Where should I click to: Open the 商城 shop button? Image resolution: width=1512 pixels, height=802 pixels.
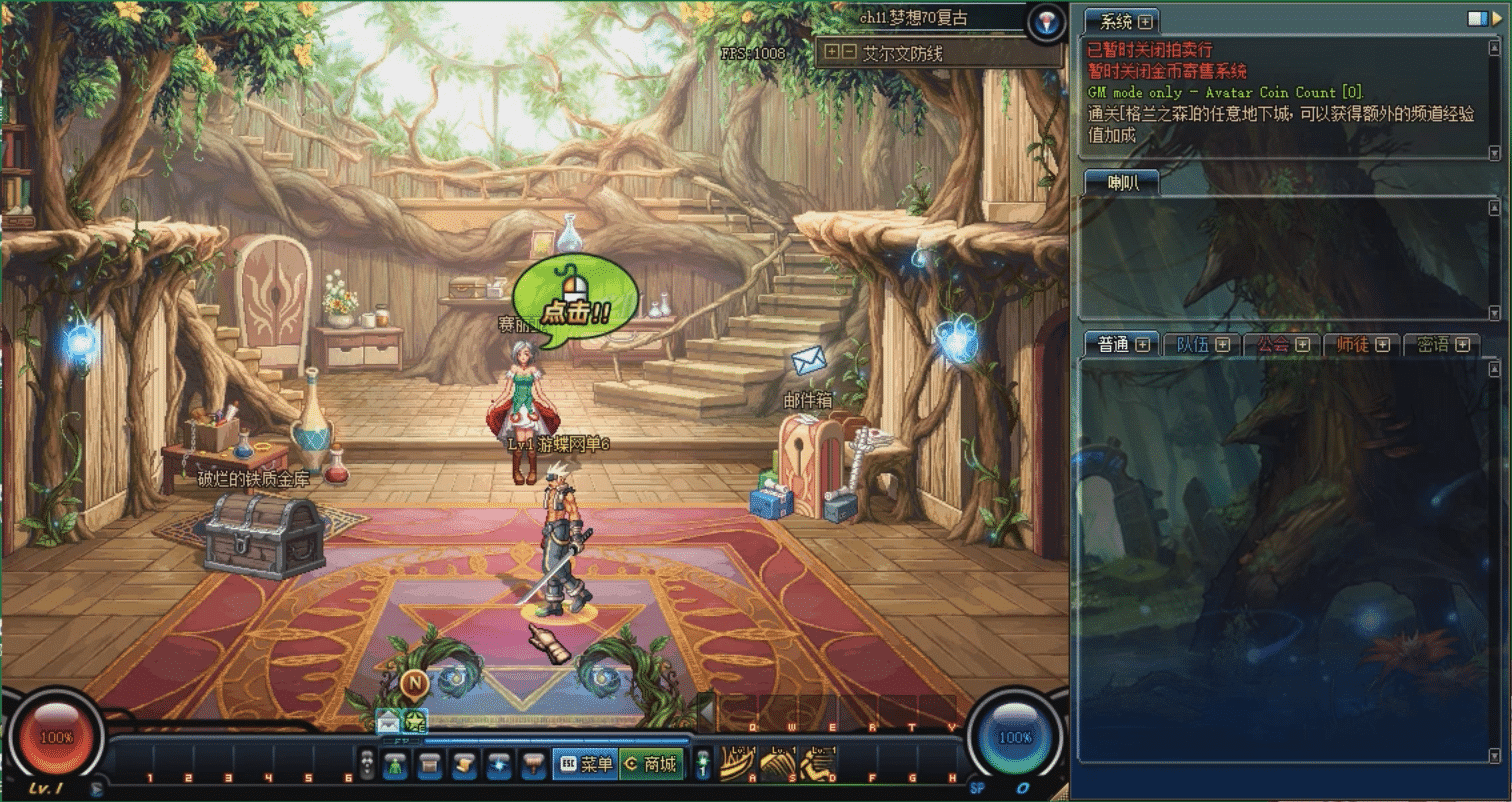[651, 765]
